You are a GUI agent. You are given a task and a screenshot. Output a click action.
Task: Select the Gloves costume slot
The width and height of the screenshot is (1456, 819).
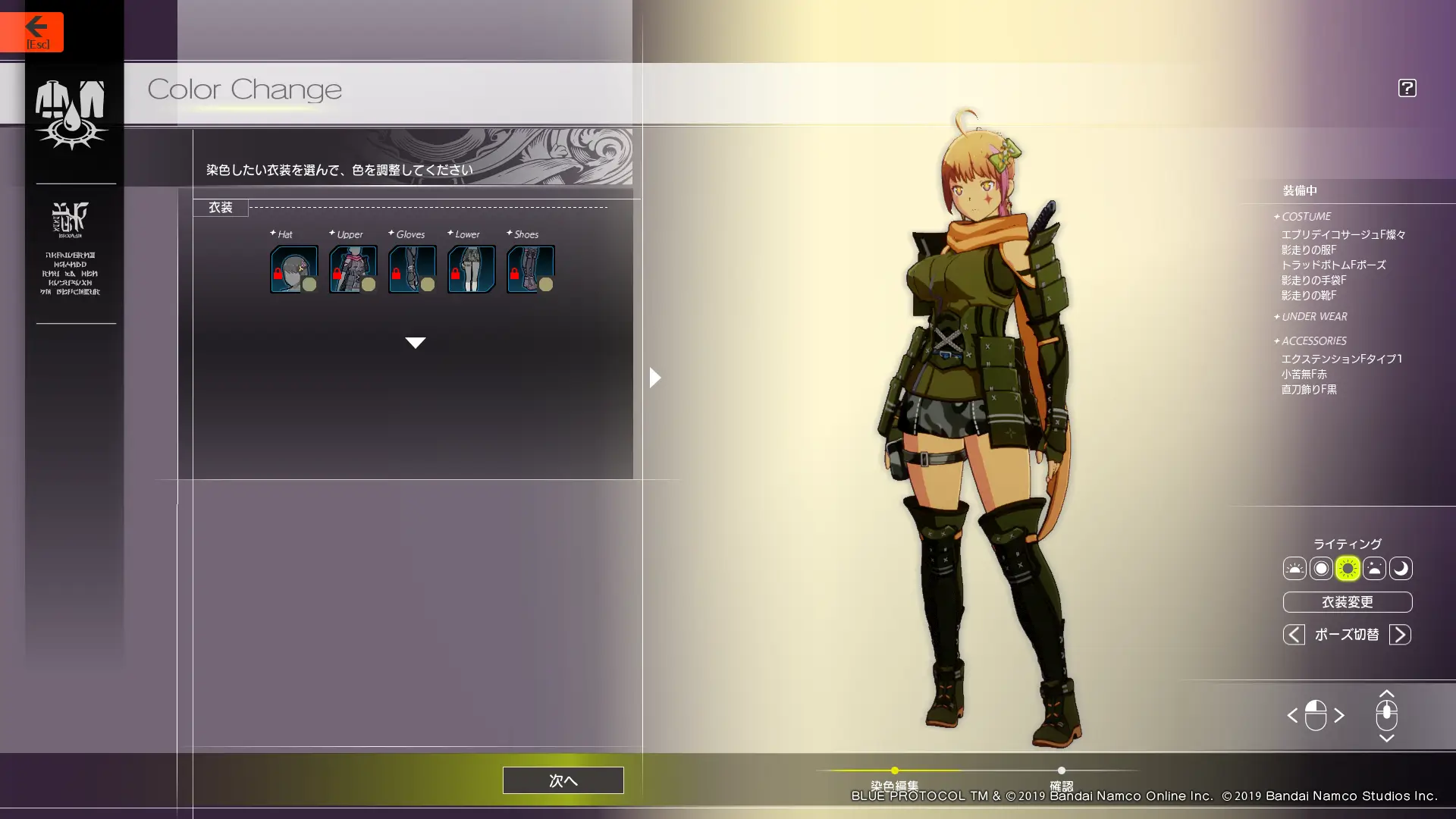[x=412, y=268]
